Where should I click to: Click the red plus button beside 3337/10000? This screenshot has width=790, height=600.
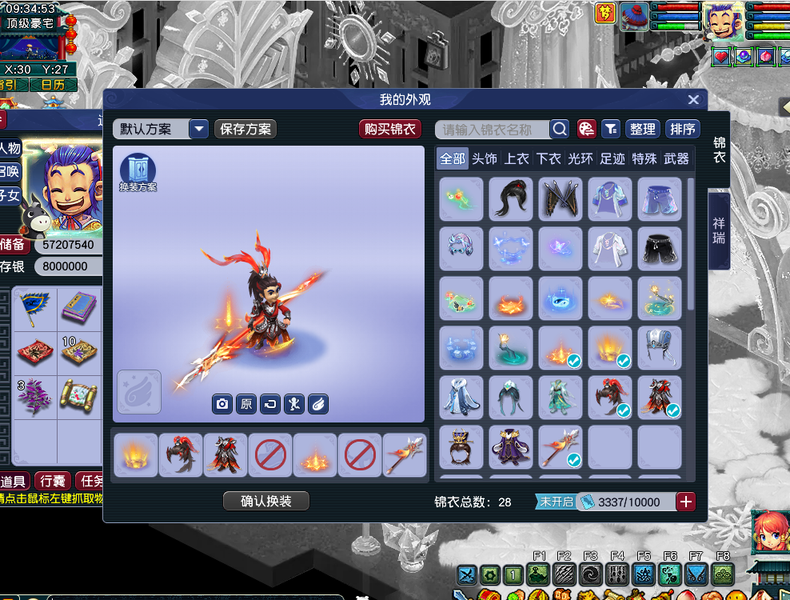coord(686,502)
